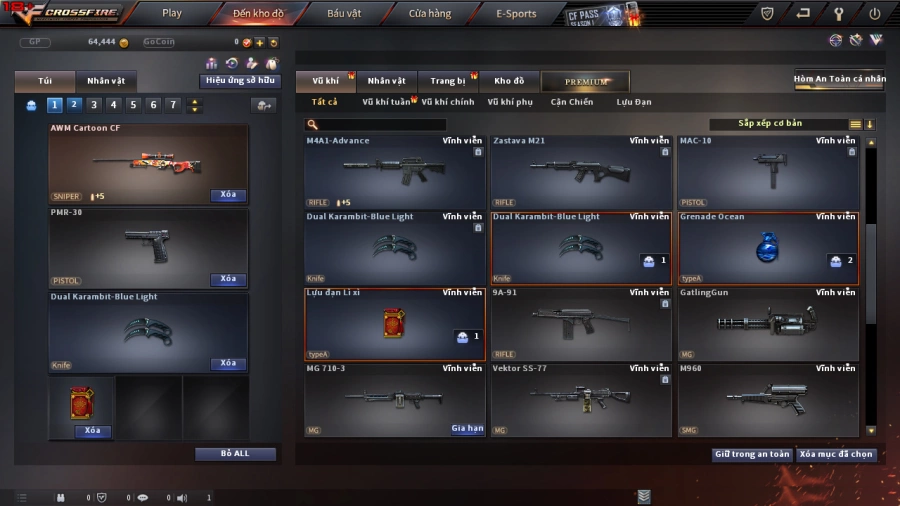
Task: Click the Bỏ ALL button
Action: click(235, 454)
